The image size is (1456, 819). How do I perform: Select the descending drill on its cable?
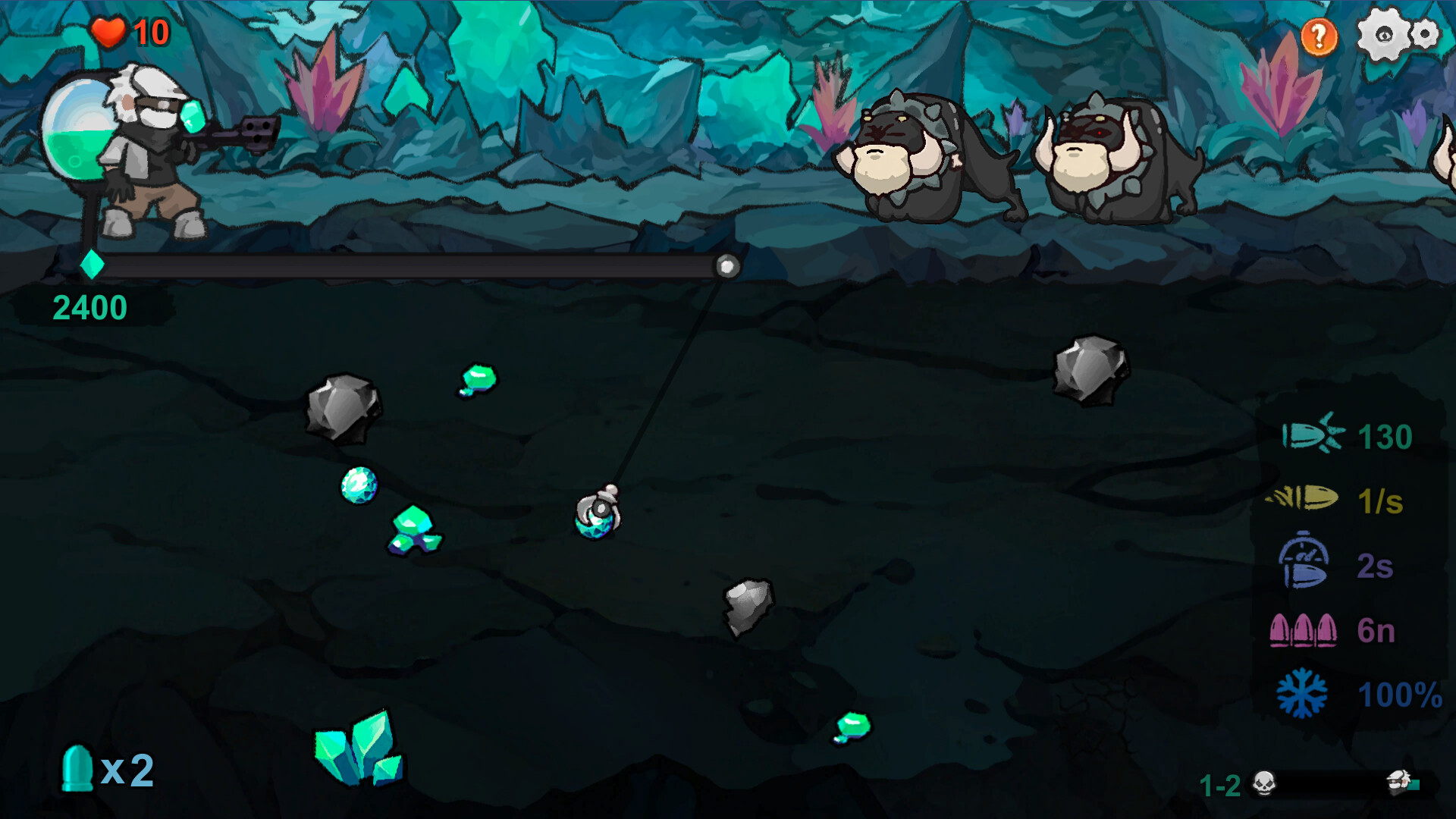point(600,512)
